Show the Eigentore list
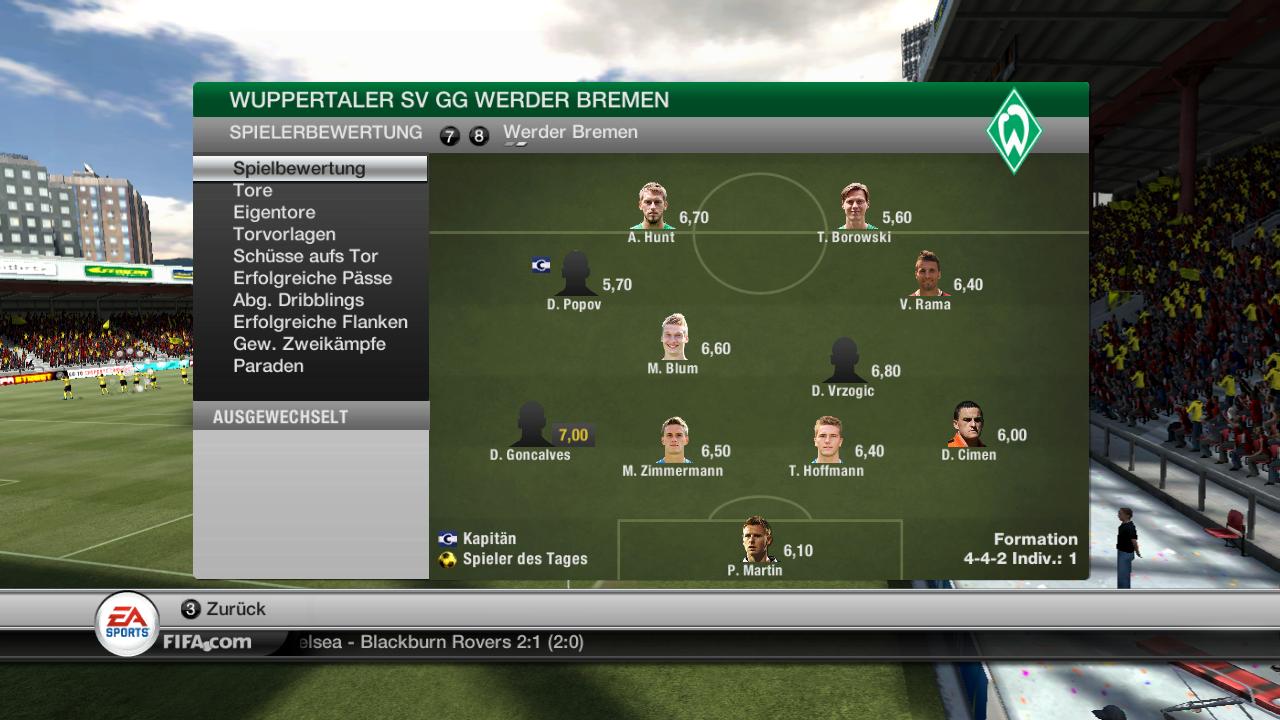The height and width of the screenshot is (720, 1280). click(274, 212)
